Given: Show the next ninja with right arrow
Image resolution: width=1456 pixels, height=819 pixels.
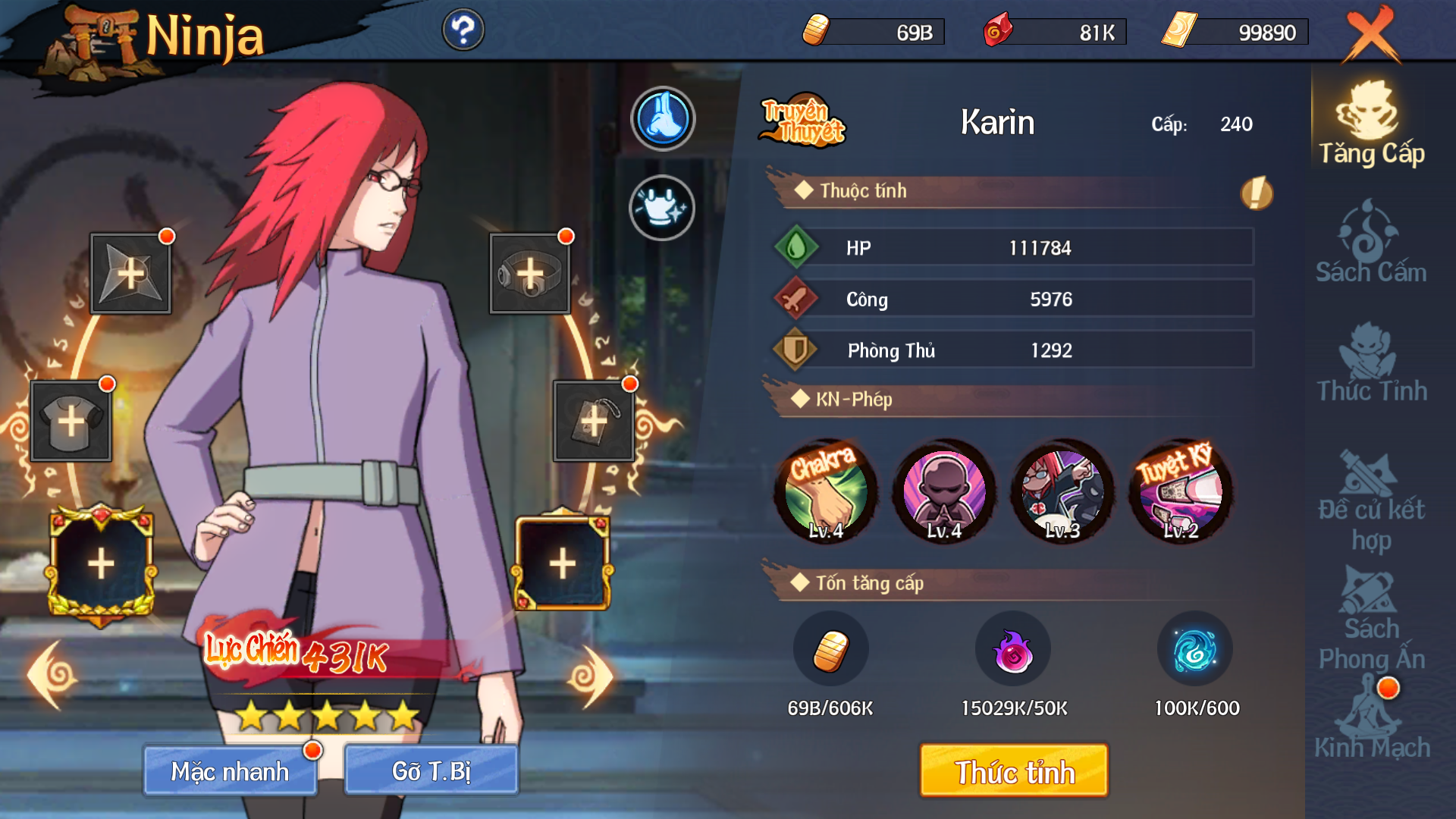Looking at the screenshot, I should point(591,676).
